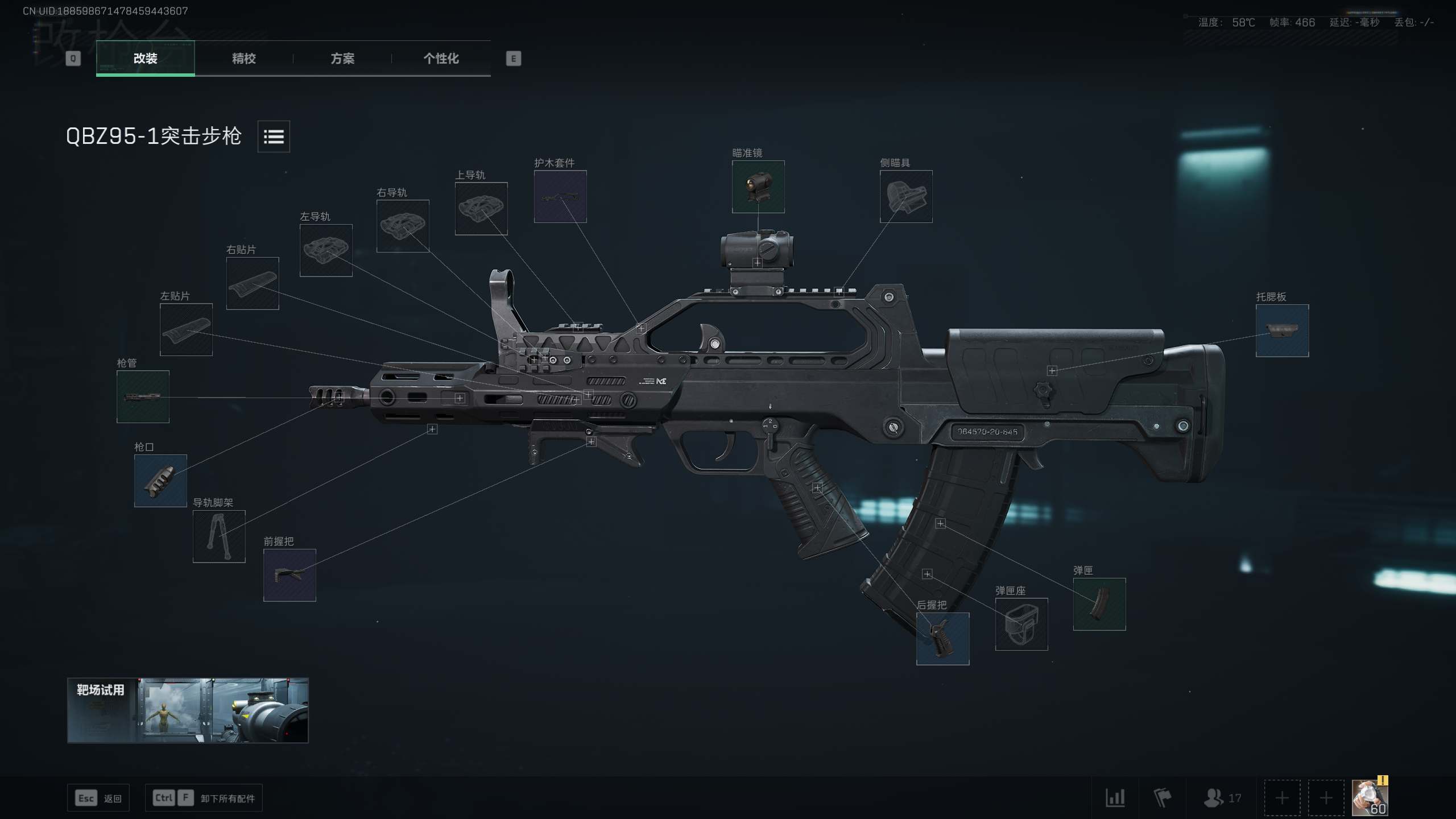Click 返回 to go back
1456x819 pixels.
(x=98, y=798)
